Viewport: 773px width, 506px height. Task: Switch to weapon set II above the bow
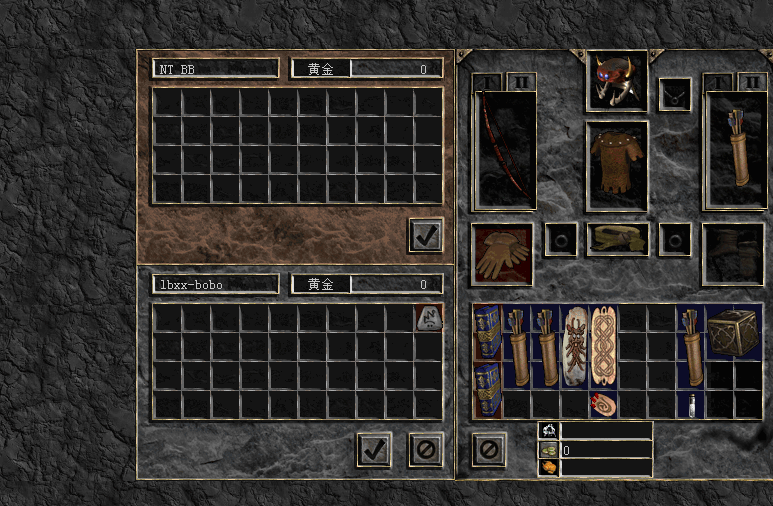click(520, 81)
